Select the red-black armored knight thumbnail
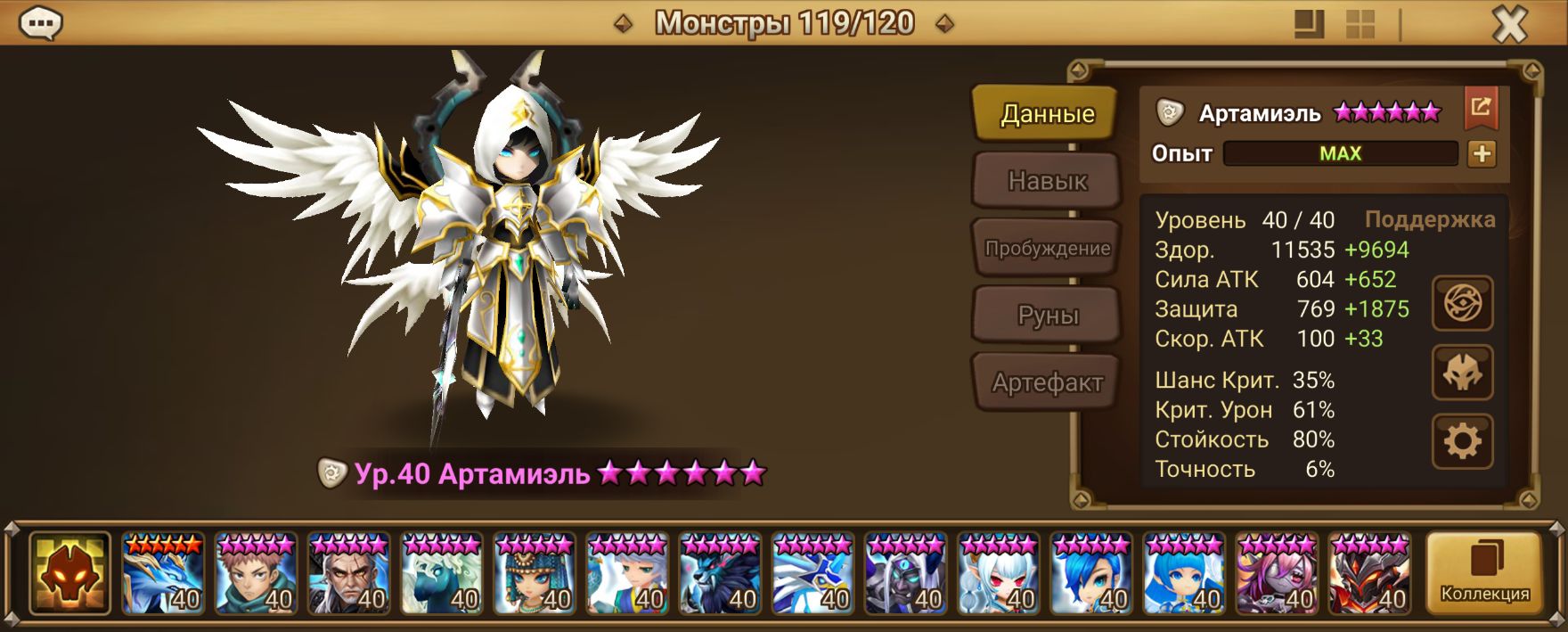The width and height of the screenshot is (1568, 632). (x=1369, y=573)
